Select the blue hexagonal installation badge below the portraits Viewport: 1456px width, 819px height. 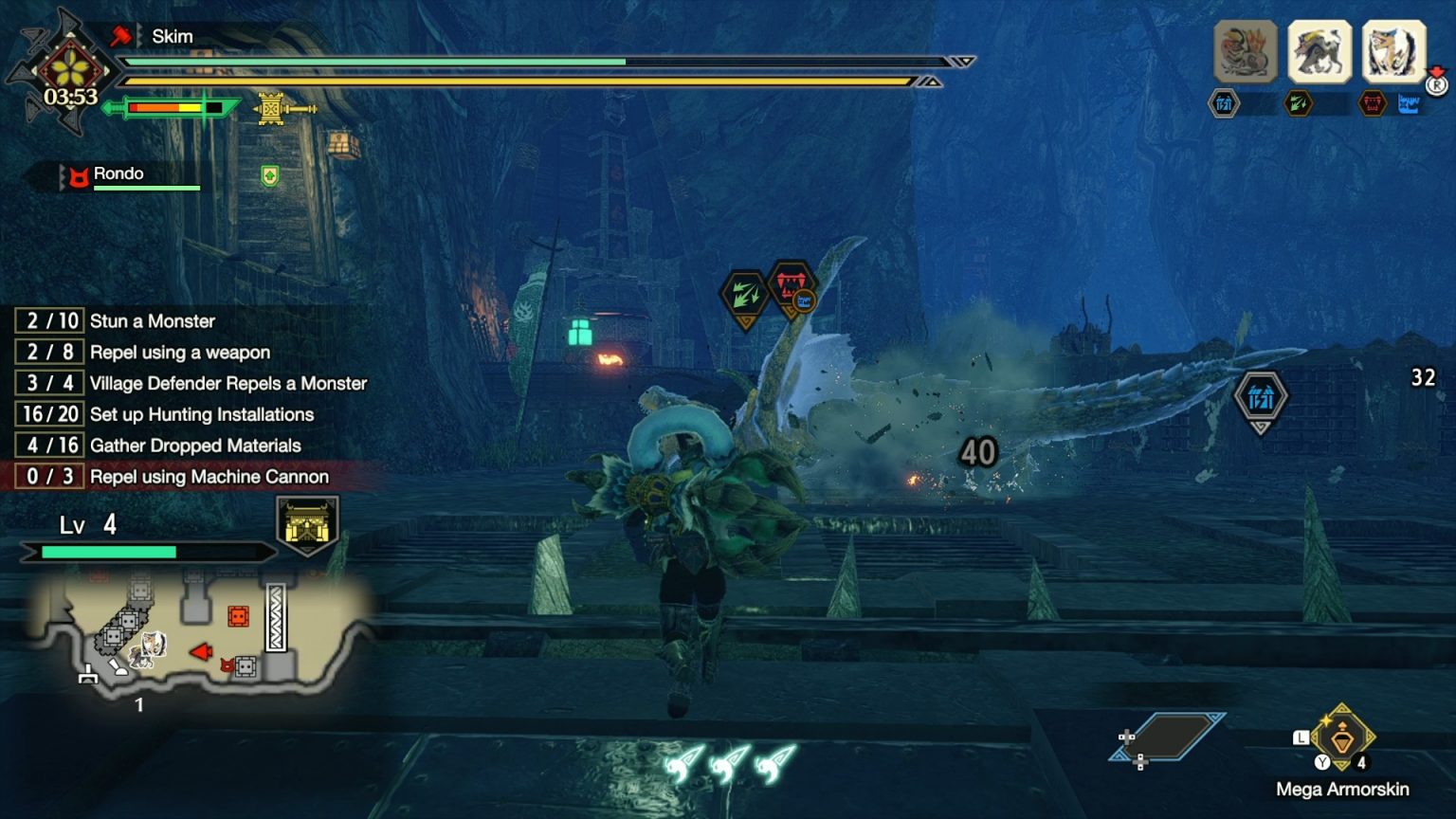click(1223, 102)
